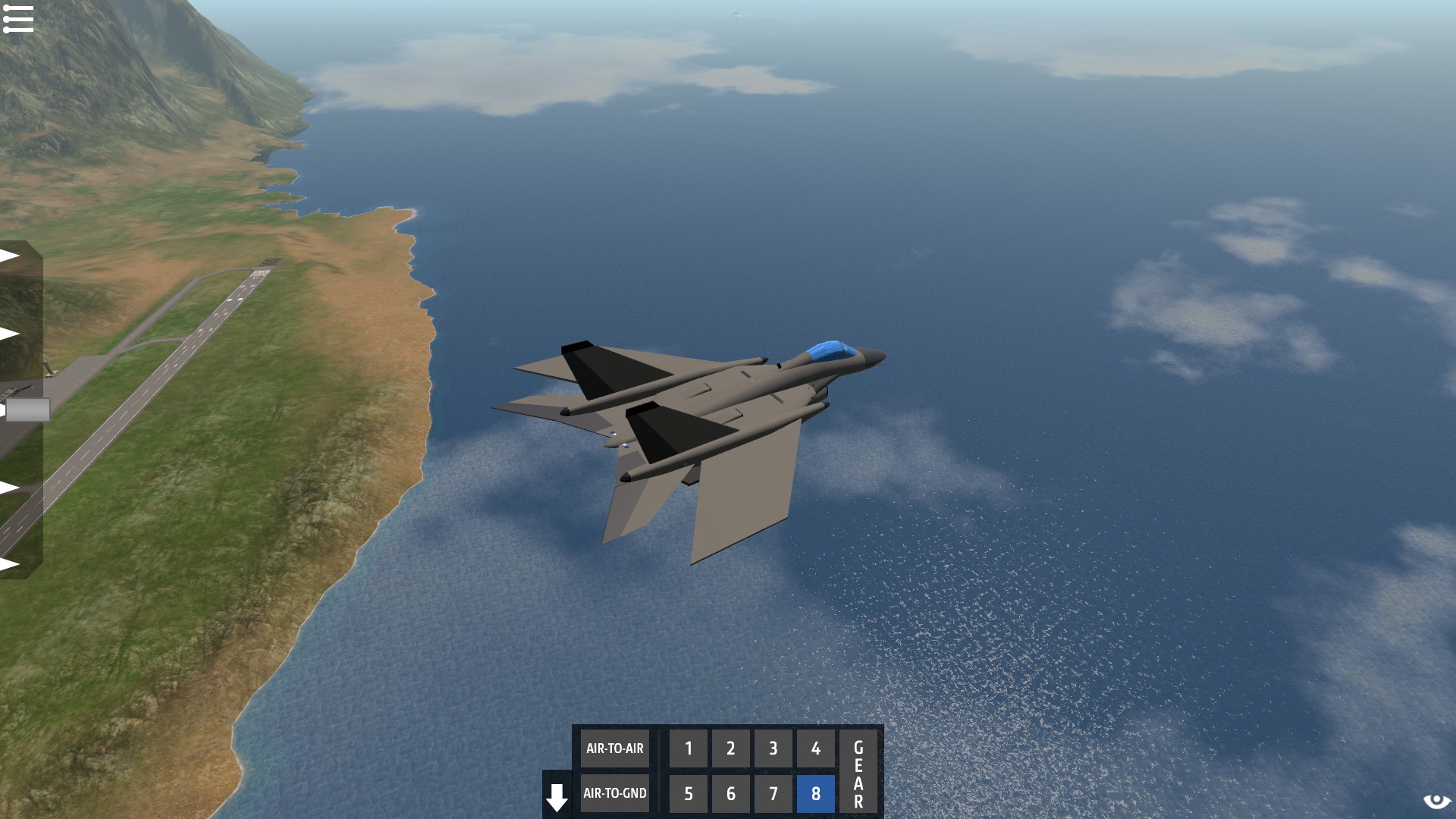1456x819 pixels.
Task: Open the hamburger menu
Action: coord(18,19)
